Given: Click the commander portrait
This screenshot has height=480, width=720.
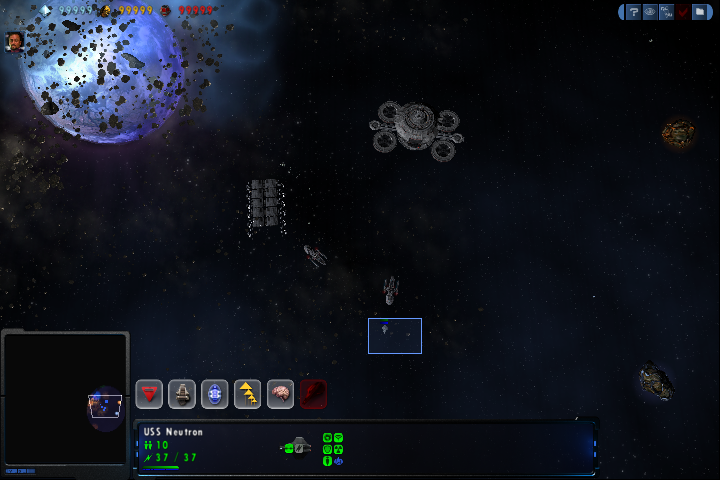Looking at the screenshot, I should click(x=15, y=41).
